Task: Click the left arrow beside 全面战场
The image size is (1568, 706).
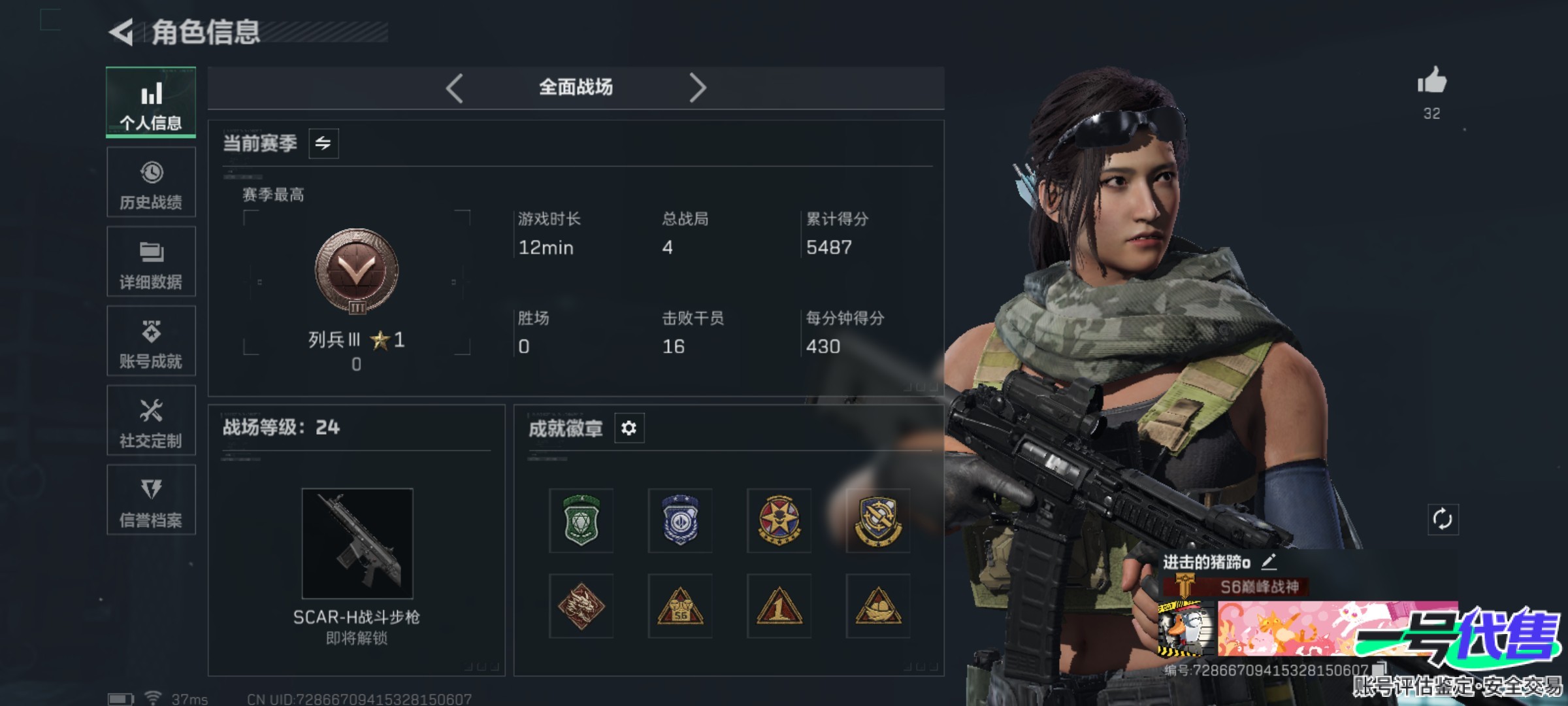Action: pos(455,88)
